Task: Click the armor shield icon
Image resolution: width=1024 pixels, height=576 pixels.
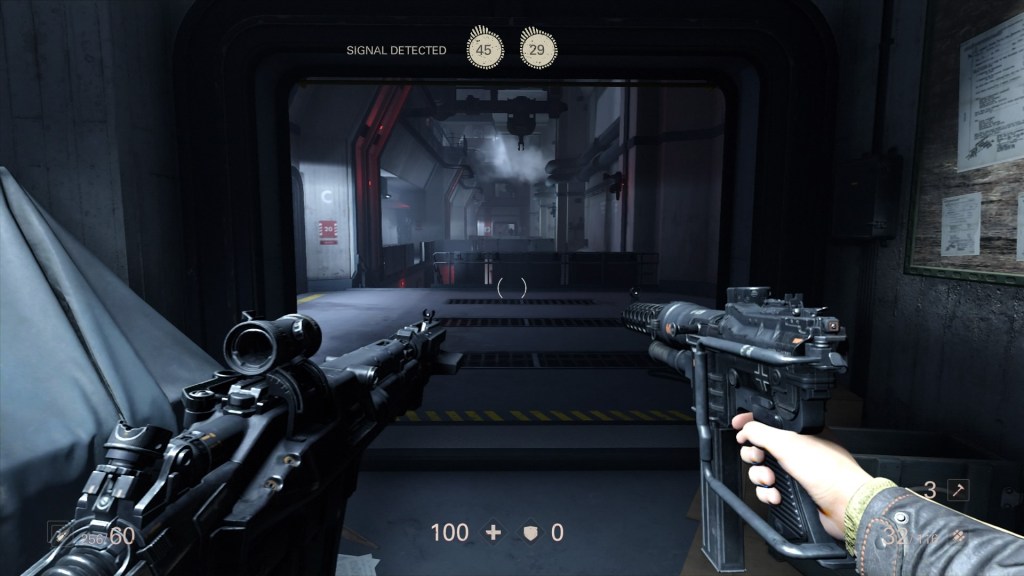Action: coord(530,534)
